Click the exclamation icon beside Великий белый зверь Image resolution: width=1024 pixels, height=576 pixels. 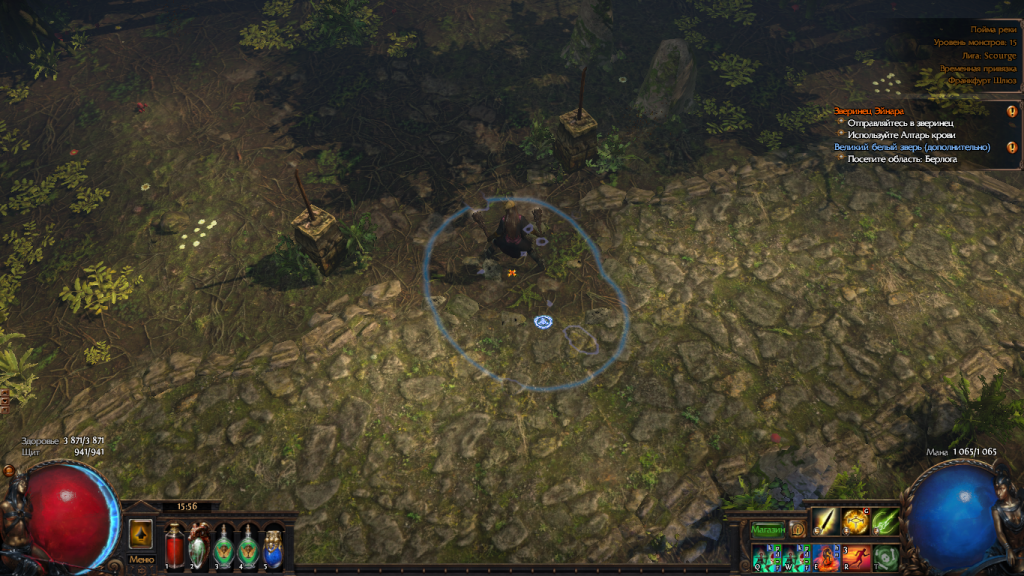pos(1011,147)
